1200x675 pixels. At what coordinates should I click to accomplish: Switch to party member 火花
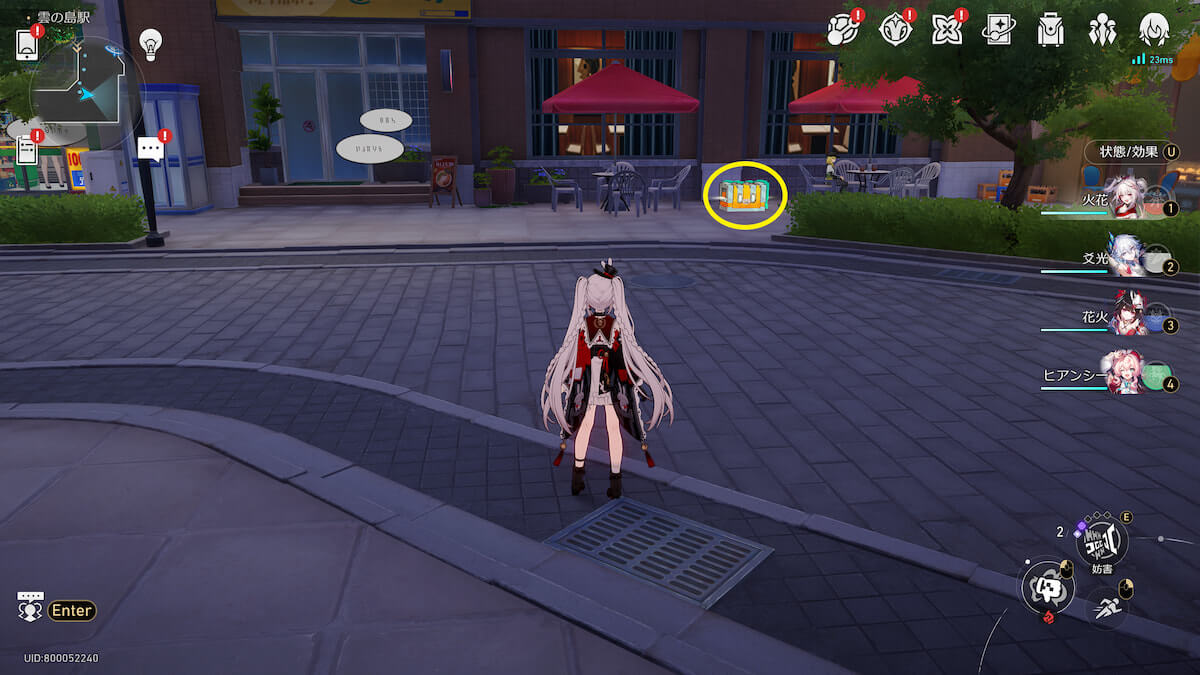(1128, 198)
